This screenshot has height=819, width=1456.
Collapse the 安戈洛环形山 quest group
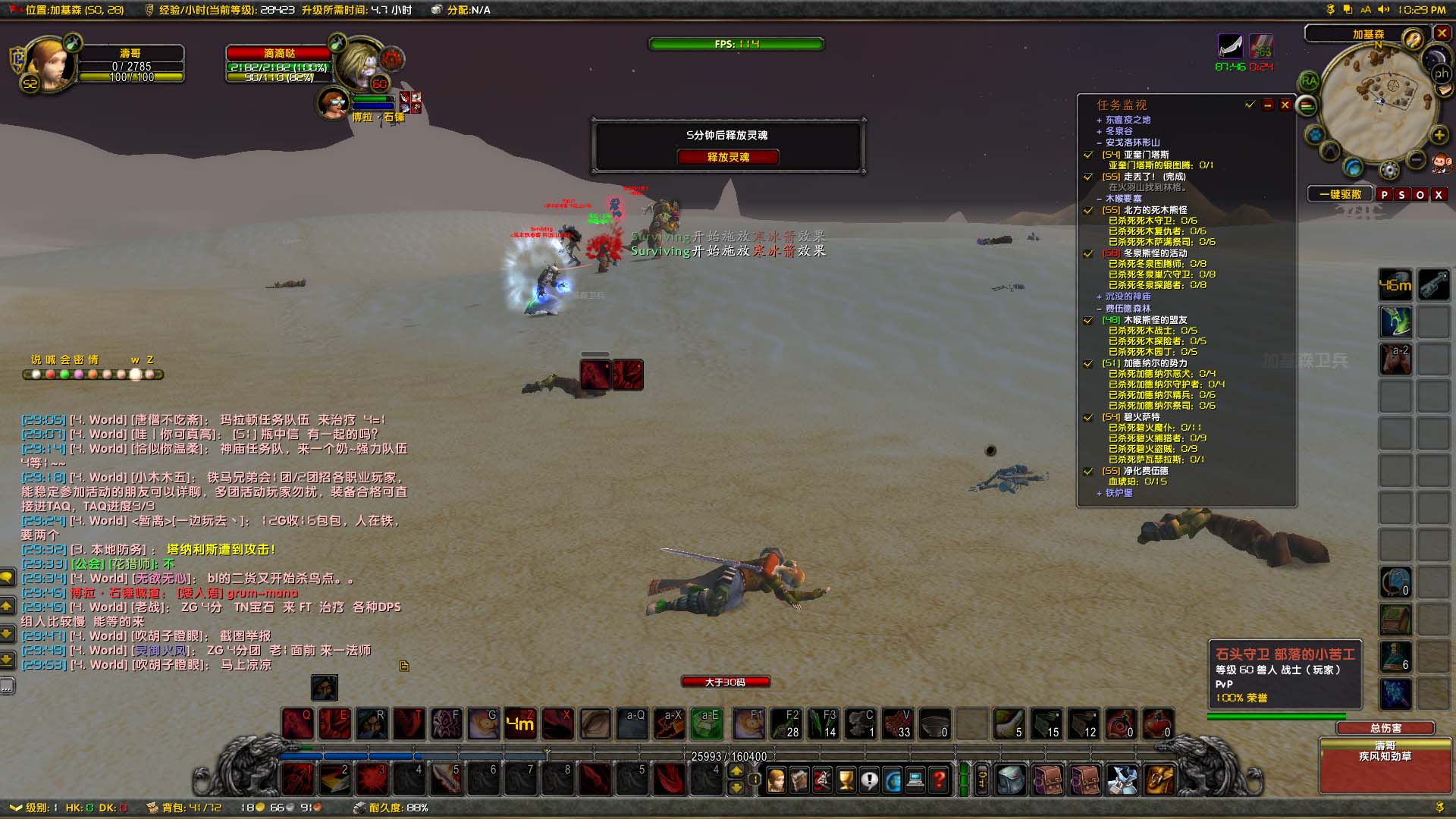(1100, 143)
